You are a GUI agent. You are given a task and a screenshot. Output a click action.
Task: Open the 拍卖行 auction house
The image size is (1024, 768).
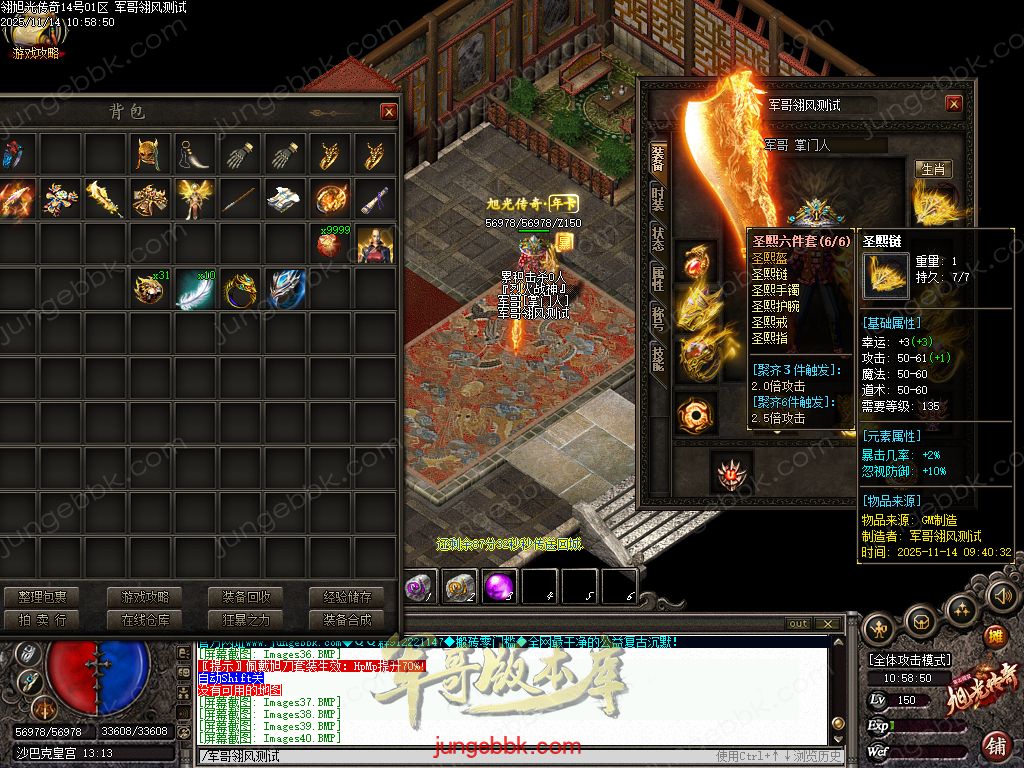tap(42, 620)
